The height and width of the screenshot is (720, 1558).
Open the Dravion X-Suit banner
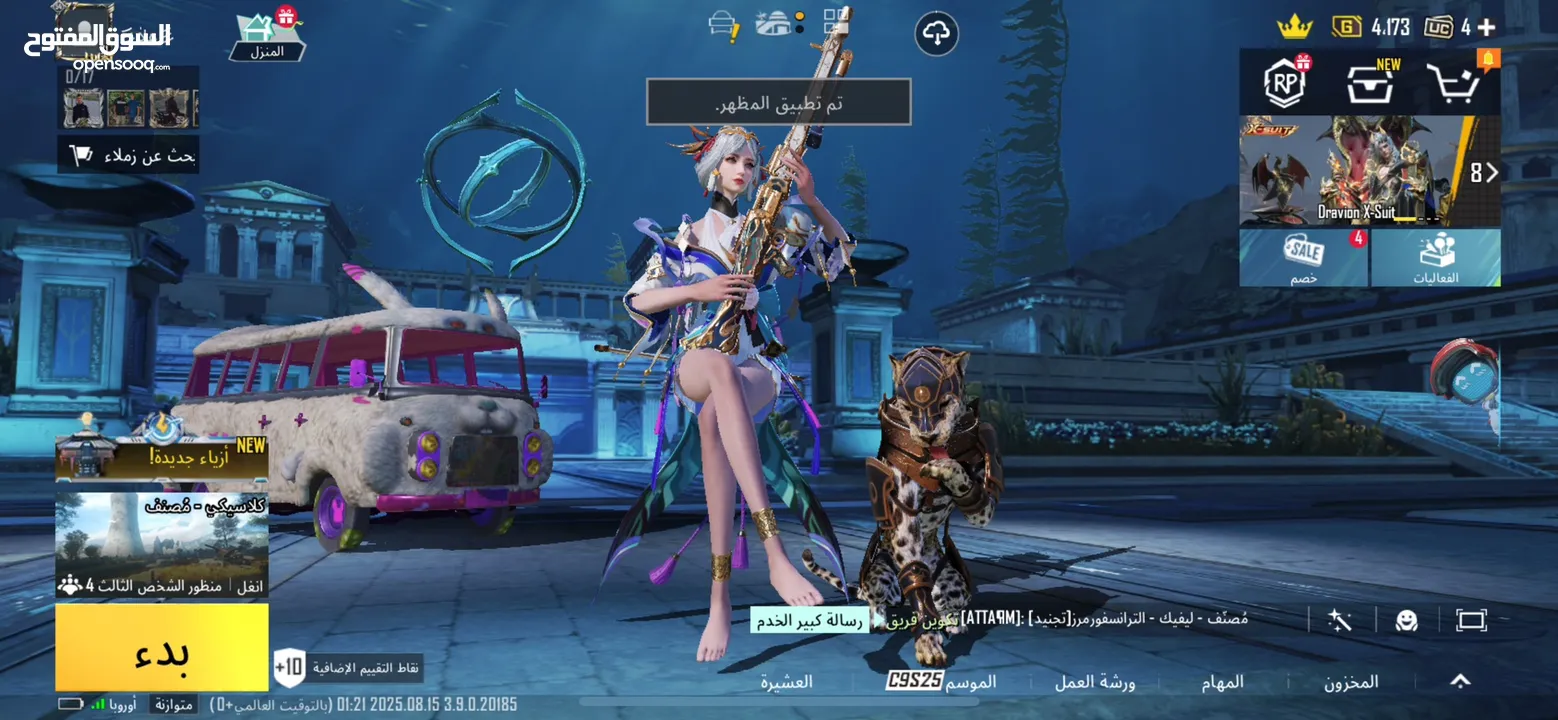[x=1369, y=171]
